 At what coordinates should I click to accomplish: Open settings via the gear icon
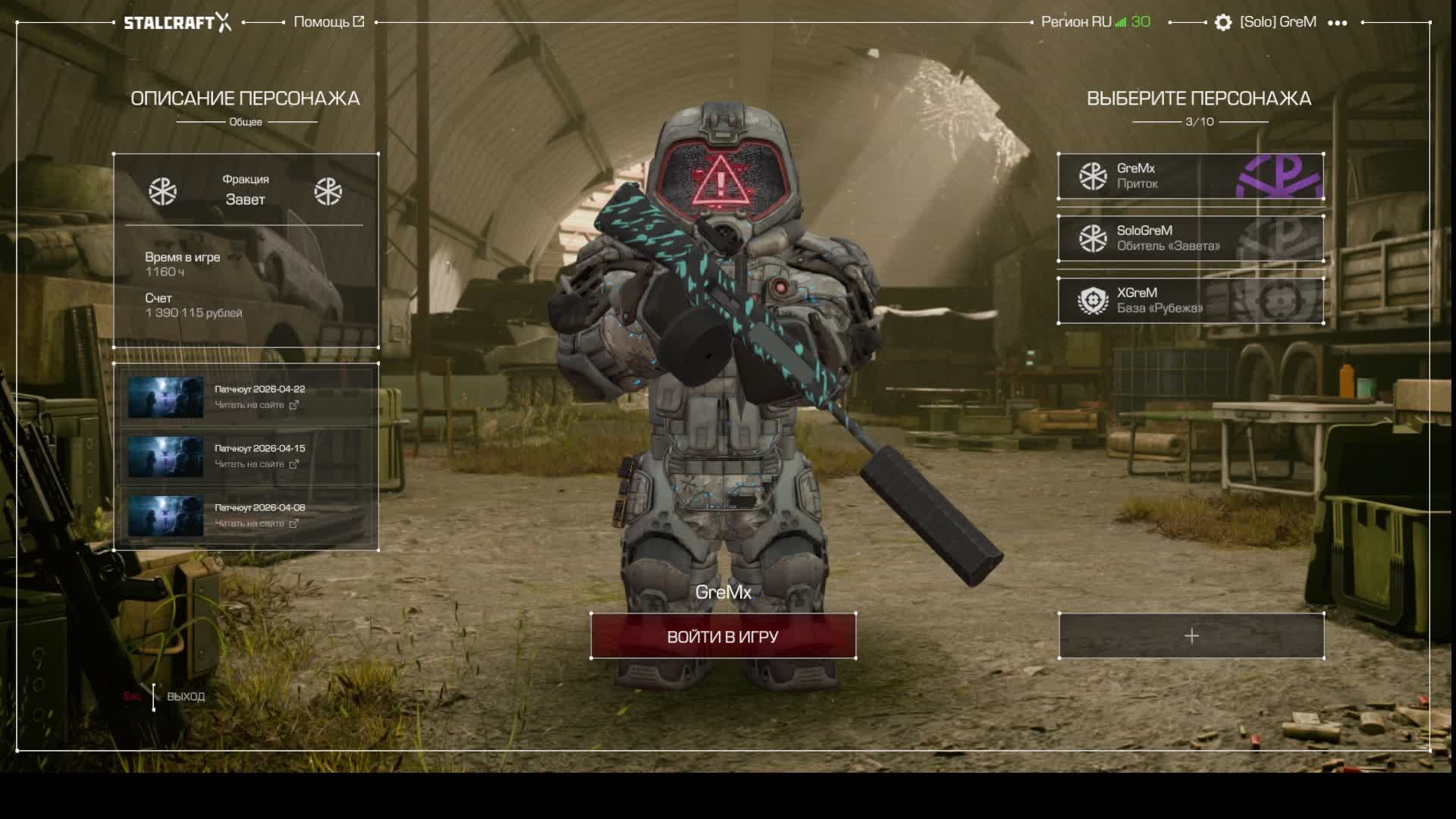point(1222,23)
